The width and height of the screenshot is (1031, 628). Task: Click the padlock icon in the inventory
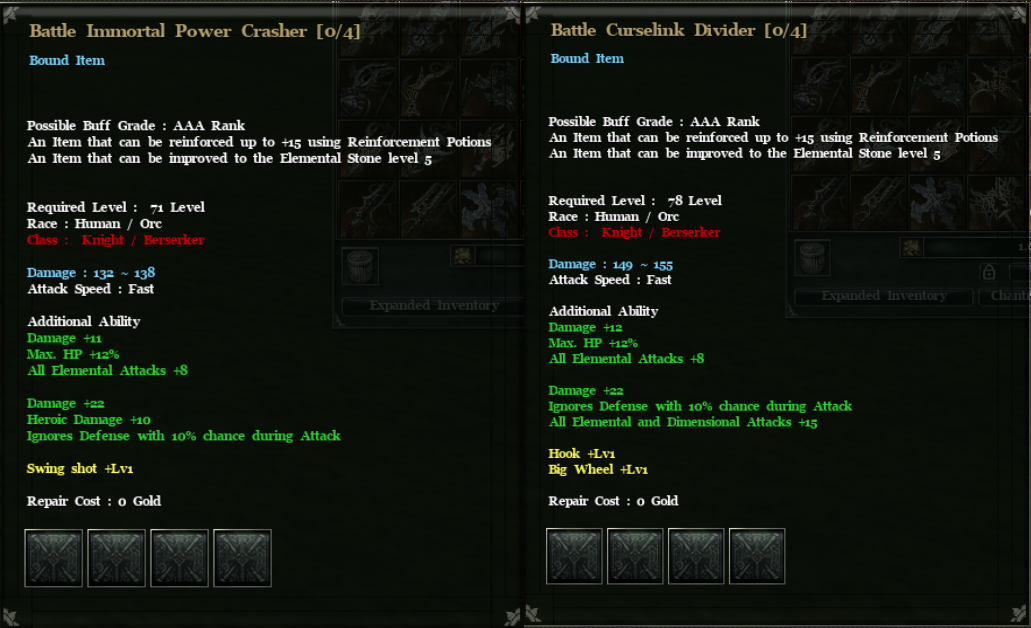pyautogui.click(x=988, y=272)
